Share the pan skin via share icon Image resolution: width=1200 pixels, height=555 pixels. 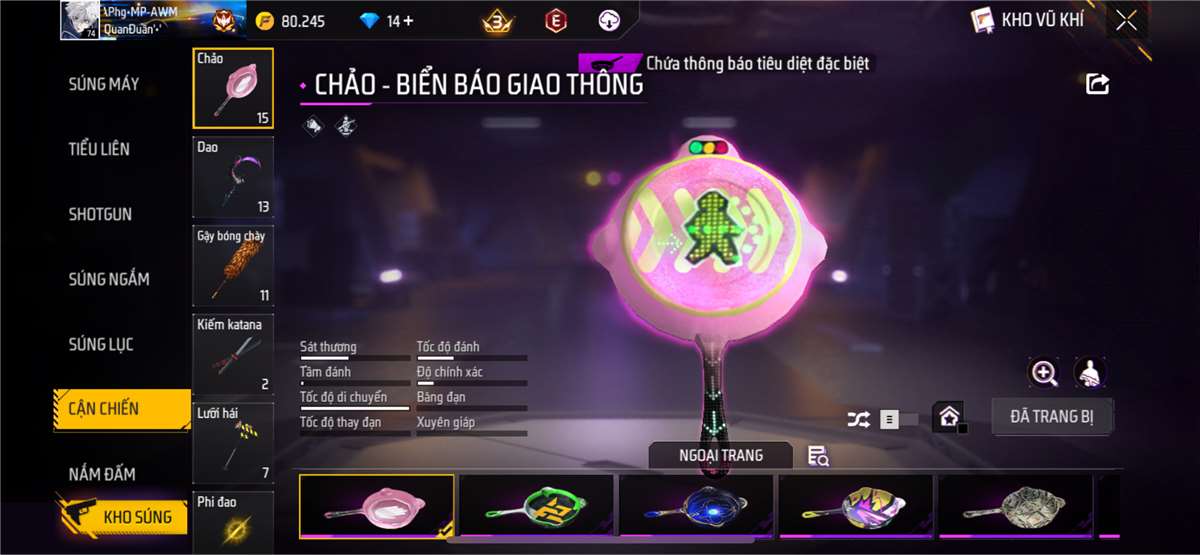click(x=1097, y=84)
